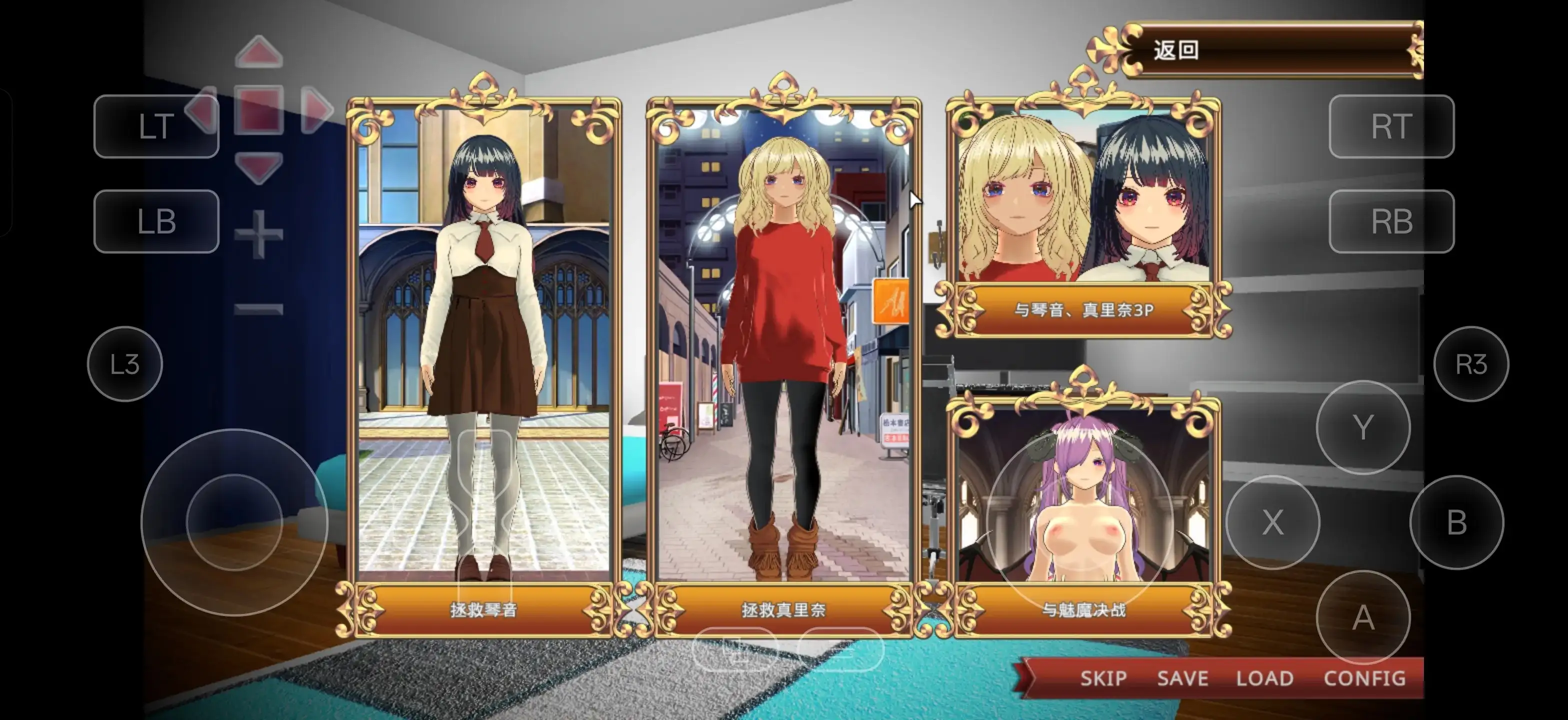Tap the LT overlay button
The width and height of the screenshot is (1568, 720).
tap(156, 126)
